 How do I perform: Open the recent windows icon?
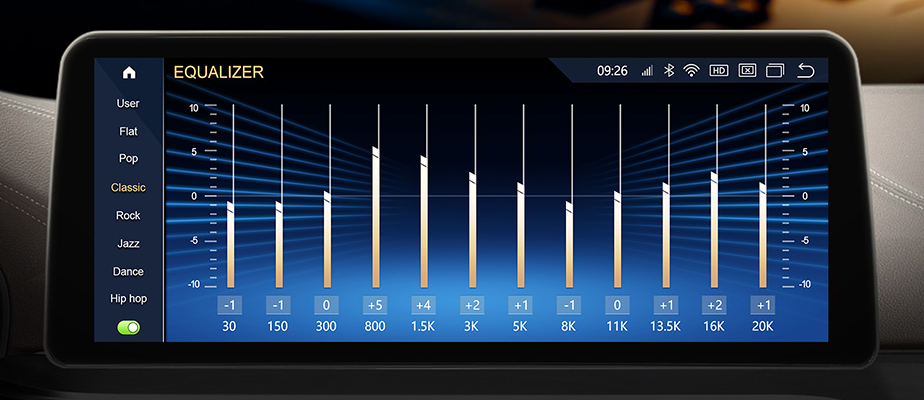pyautogui.click(x=775, y=71)
